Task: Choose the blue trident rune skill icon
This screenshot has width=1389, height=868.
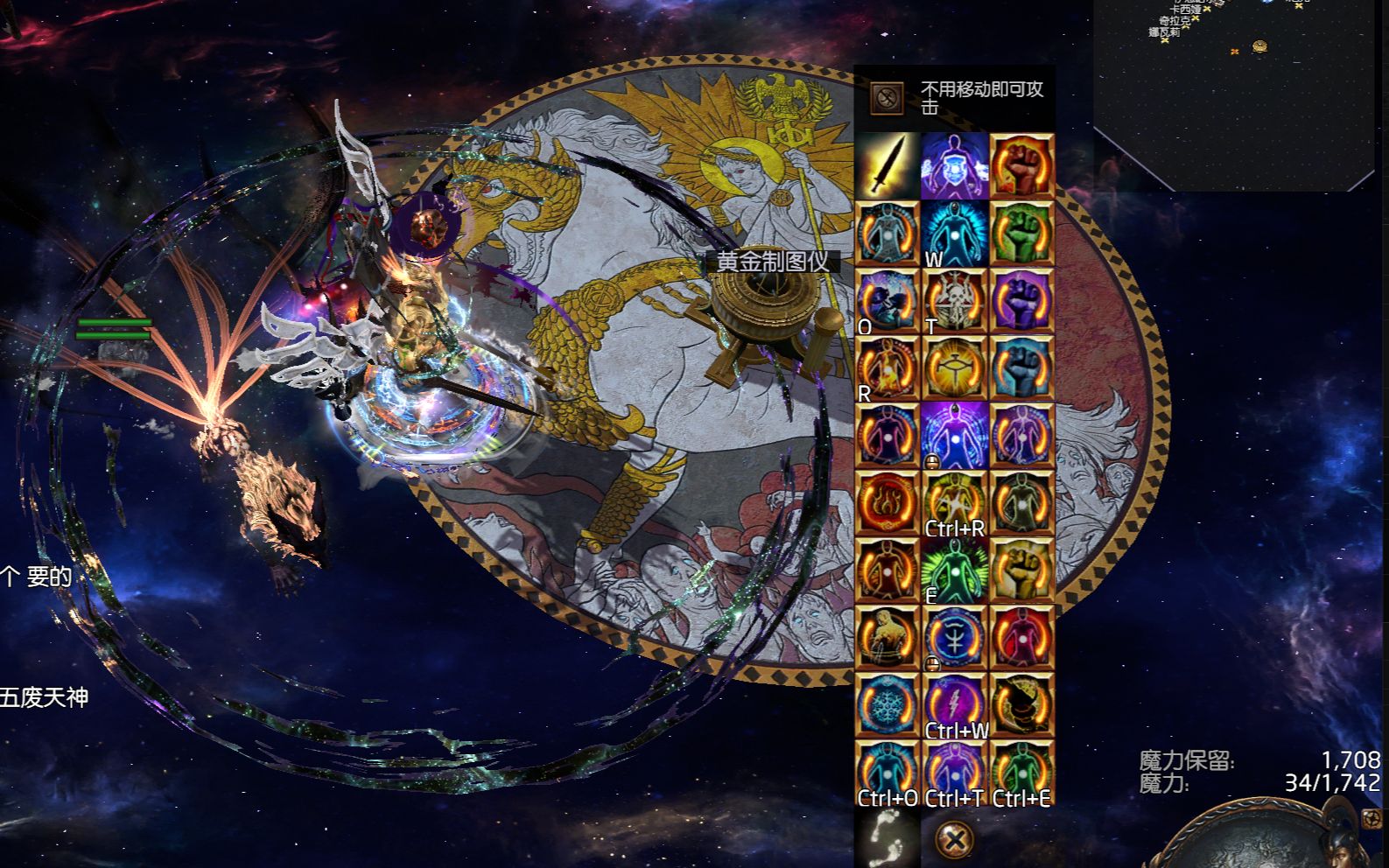Action: pos(954,638)
